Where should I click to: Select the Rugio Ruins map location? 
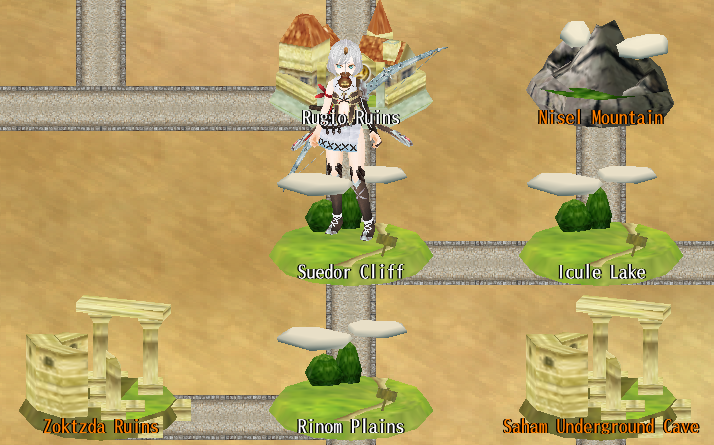click(x=351, y=117)
